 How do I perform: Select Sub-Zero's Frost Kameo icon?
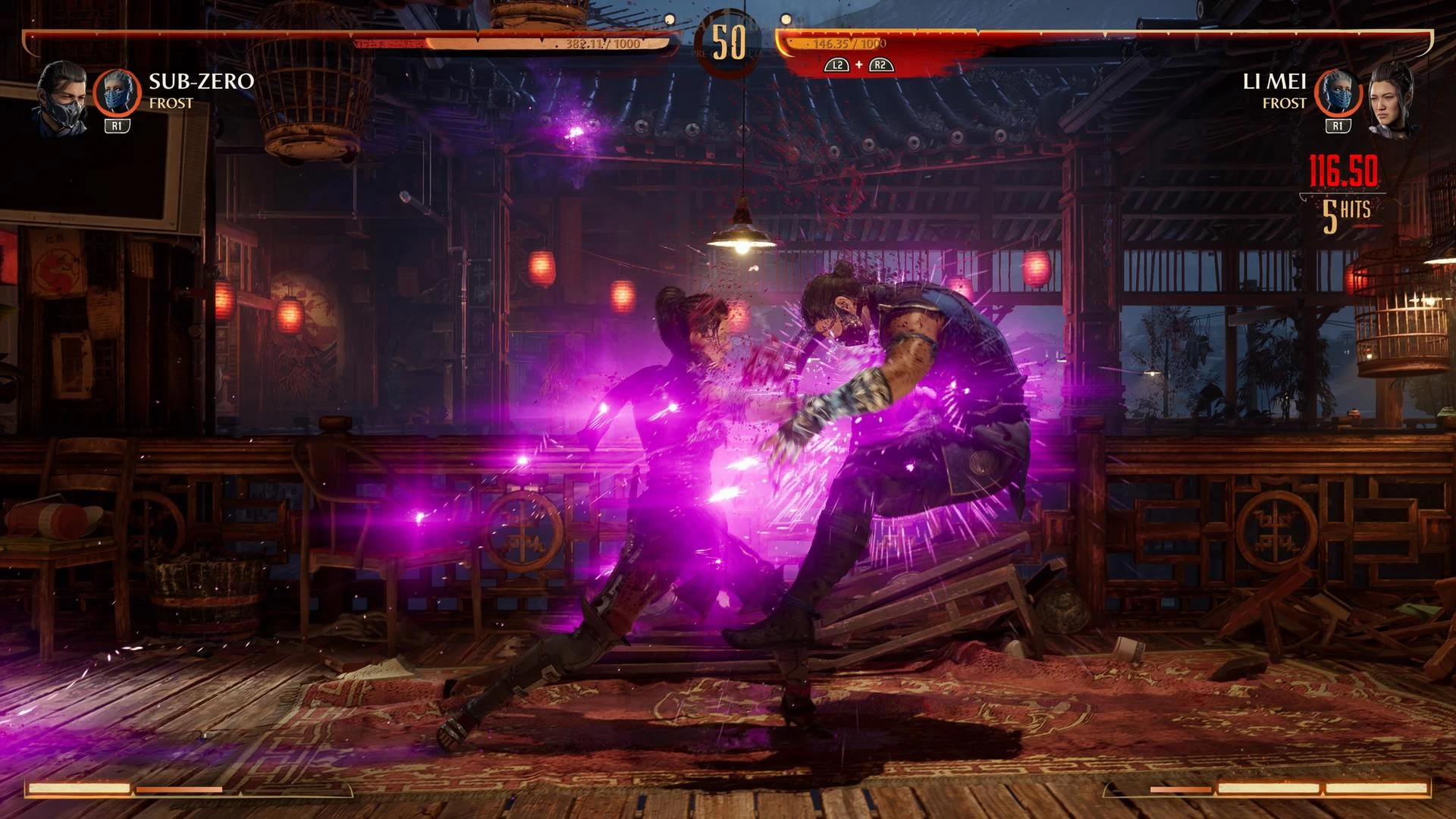[x=118, y=93]
